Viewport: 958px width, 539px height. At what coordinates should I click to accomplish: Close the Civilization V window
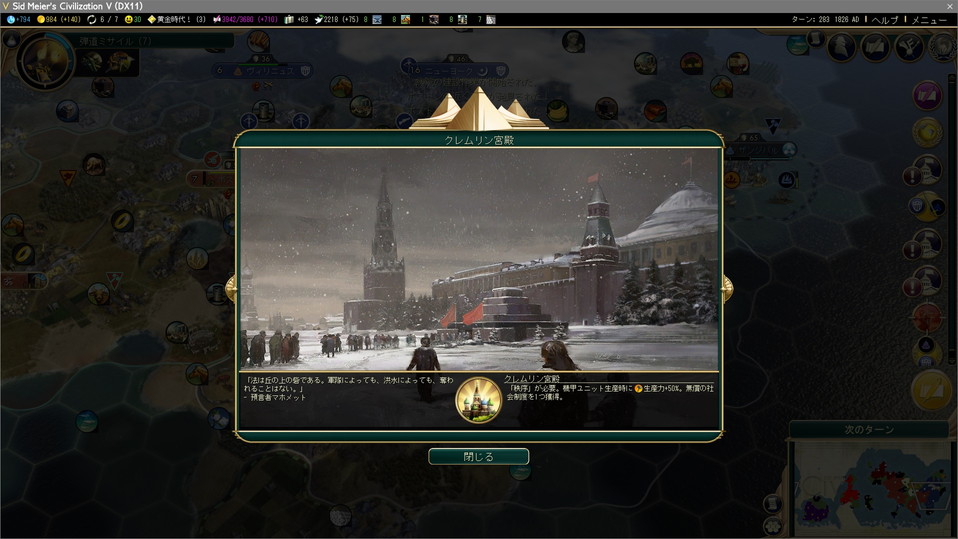948,6
